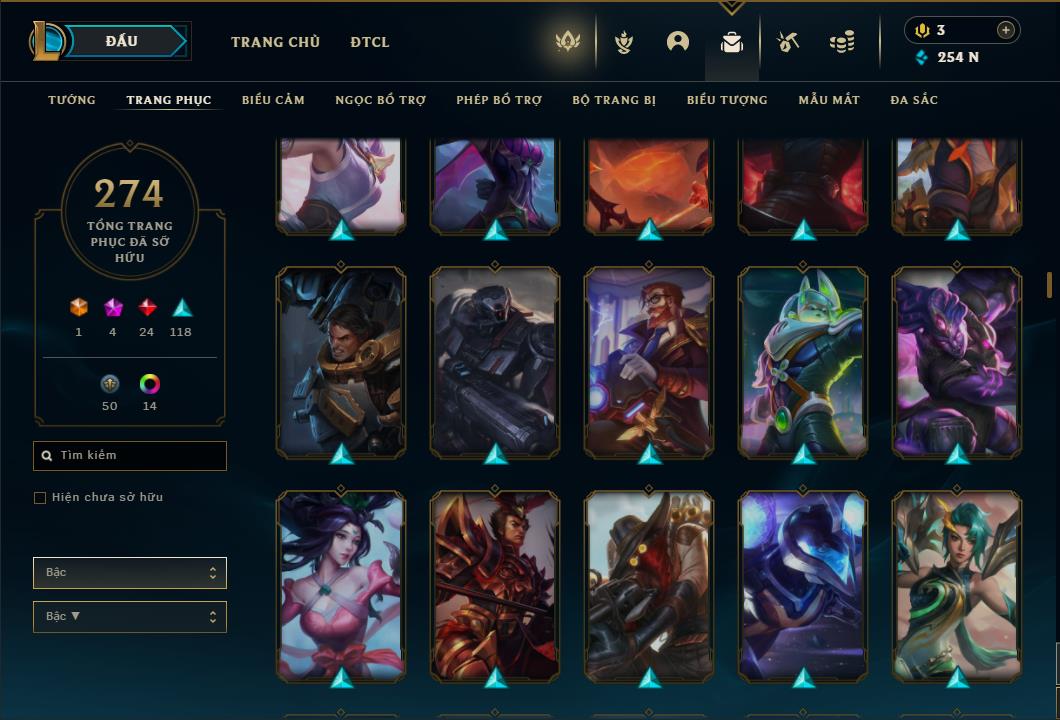The image size is (1060, 720).
Task: Open the profile icon in the top bar
Action: tap(678, 42)
